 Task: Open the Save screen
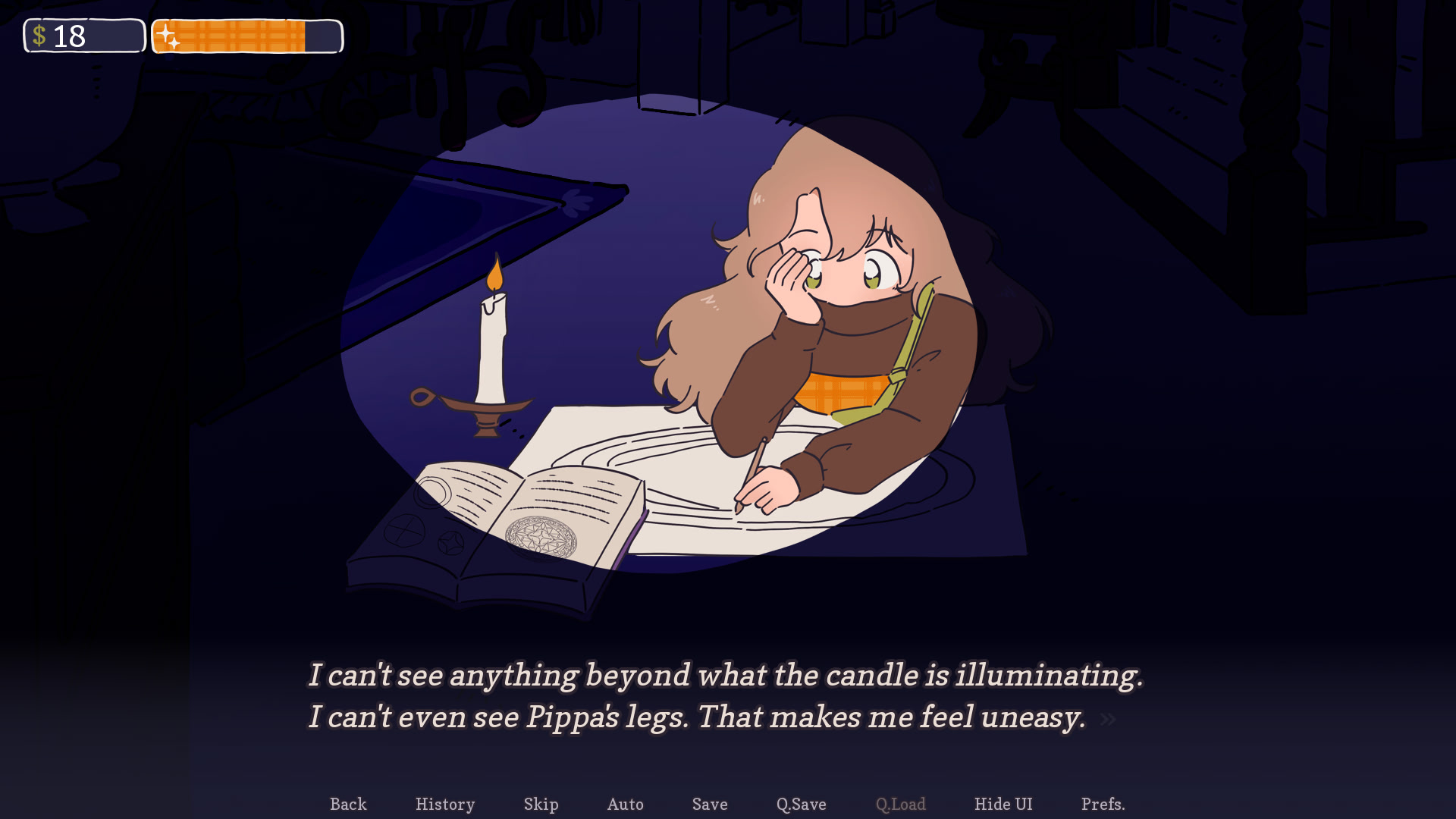pos(709,804)
